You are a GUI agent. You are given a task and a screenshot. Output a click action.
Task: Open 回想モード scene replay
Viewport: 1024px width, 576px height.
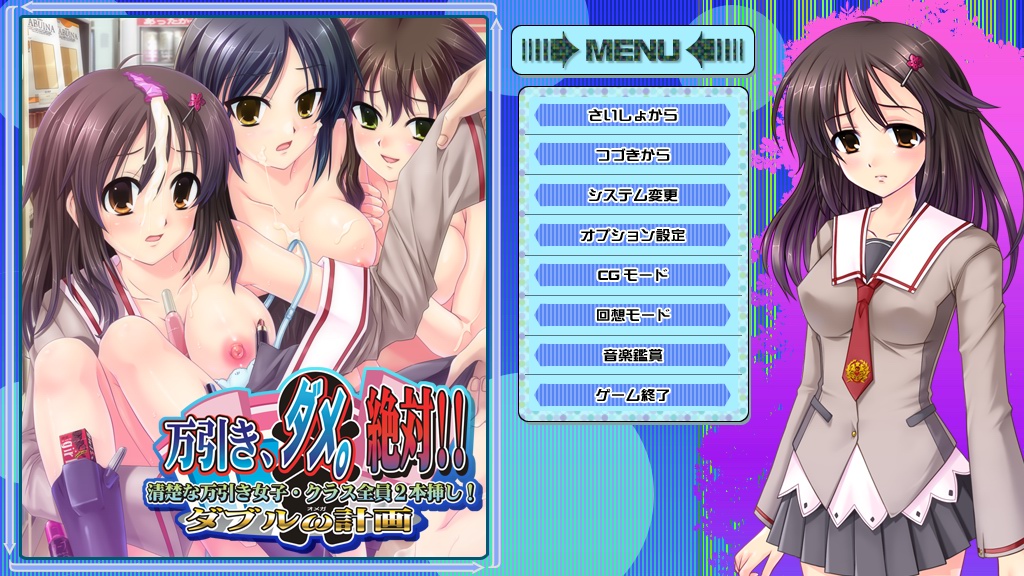coord(632,315)
